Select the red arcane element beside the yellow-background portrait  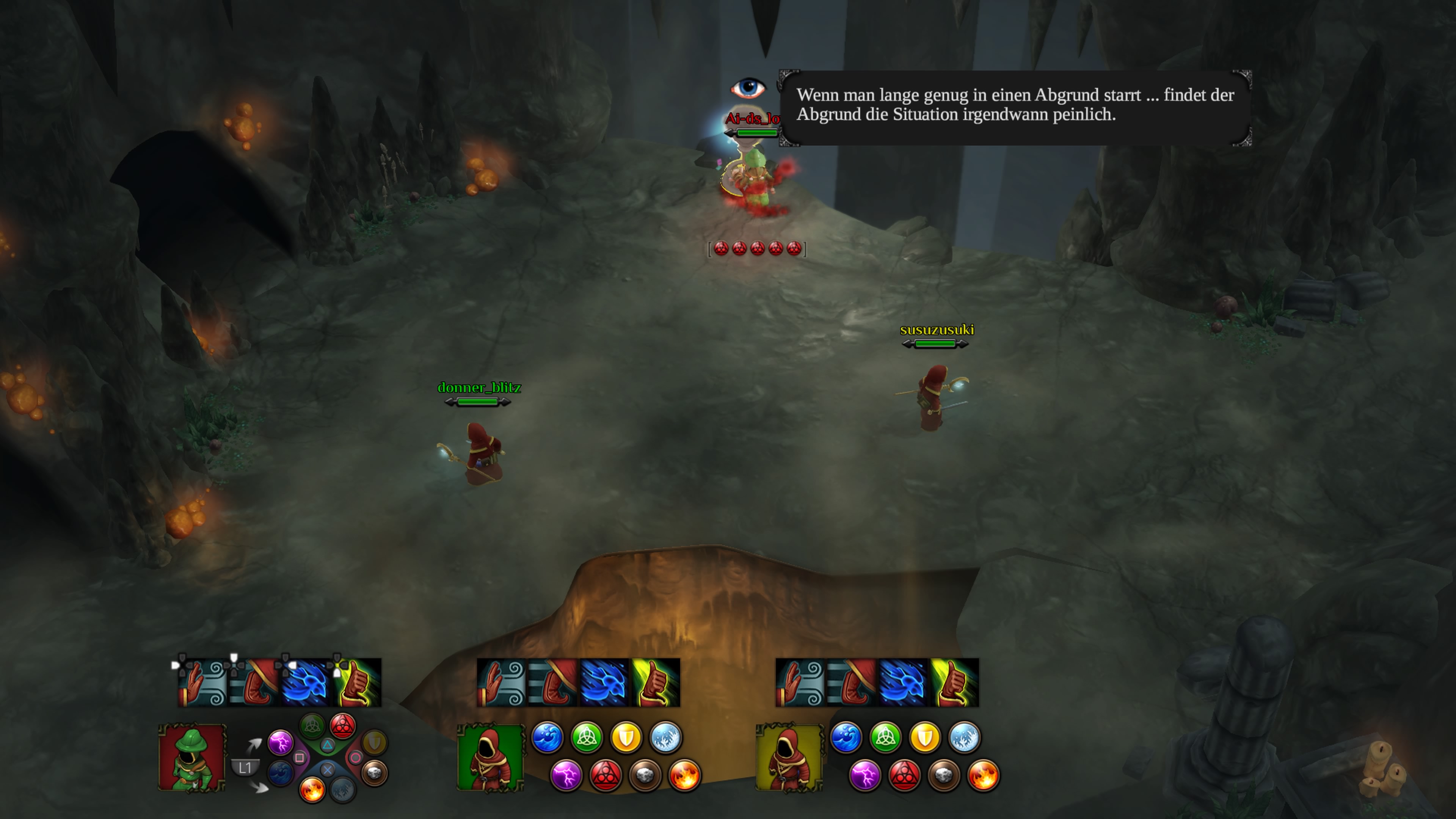(x=904, y=775)
